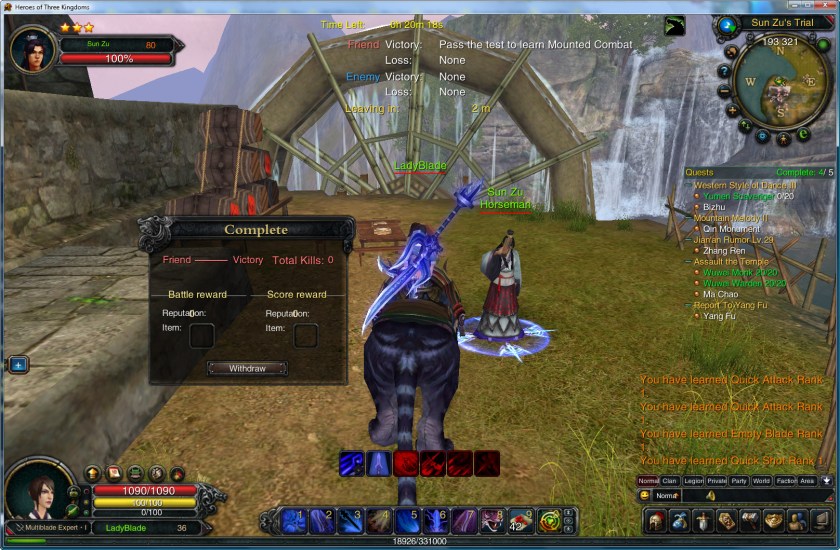840x550 pixels.
Task: Open help via the question mark button
Action: pyautogui.click(x=724, y=72)
